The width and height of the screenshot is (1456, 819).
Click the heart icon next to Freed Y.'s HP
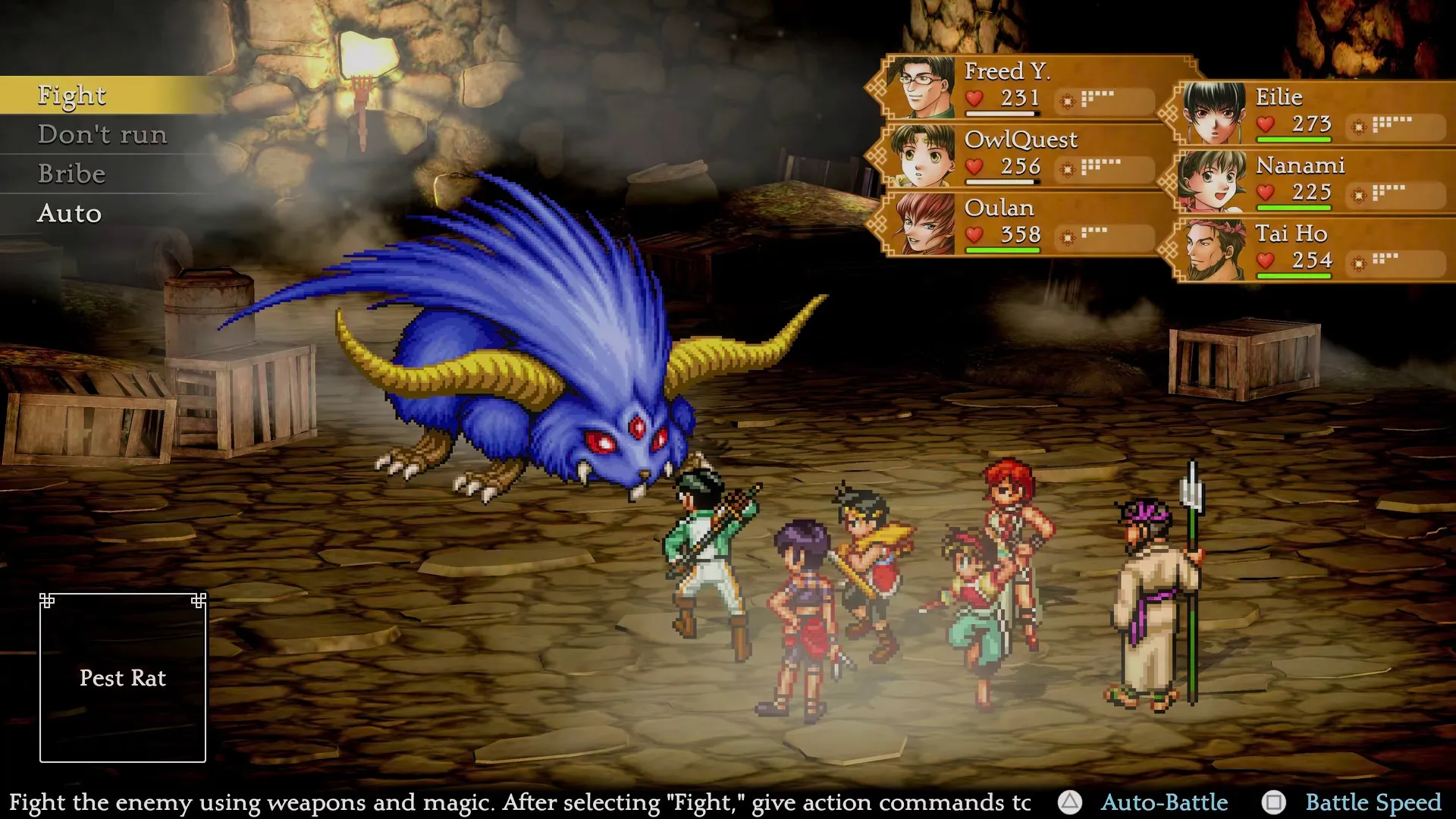click(974, 99)
